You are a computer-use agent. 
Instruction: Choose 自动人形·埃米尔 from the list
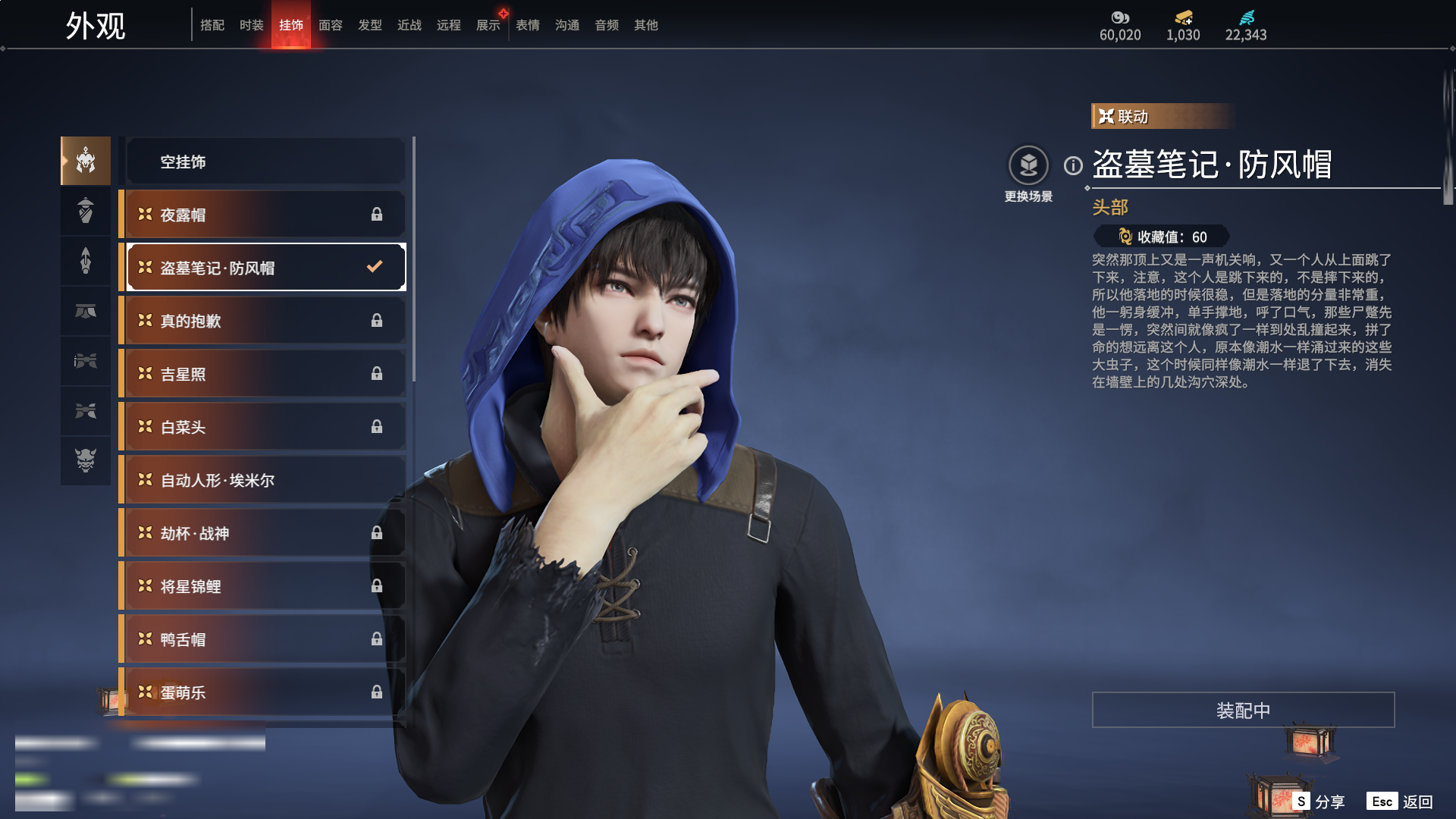point(265,480)
